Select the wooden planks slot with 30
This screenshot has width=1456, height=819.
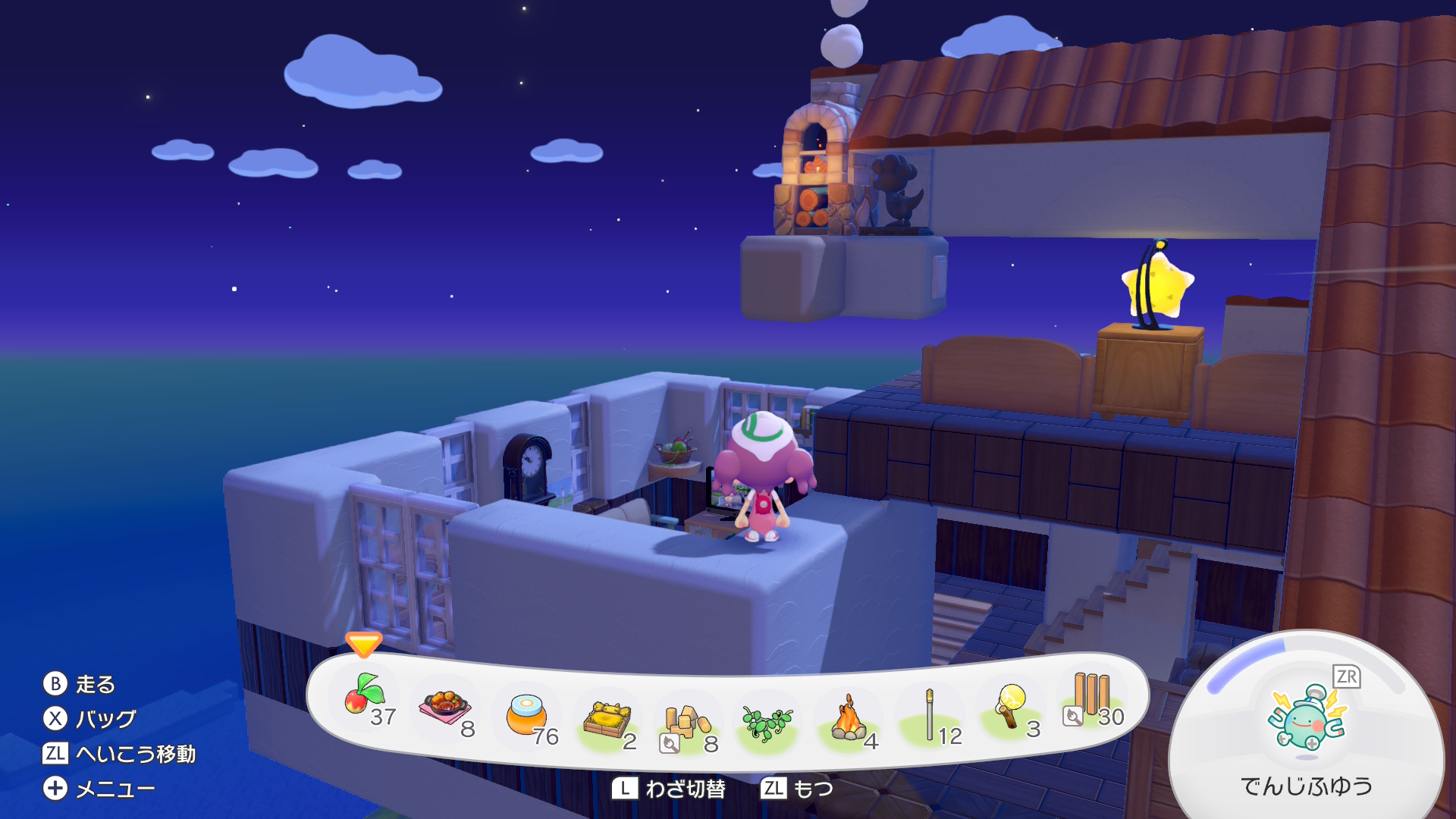(1091, 698)
